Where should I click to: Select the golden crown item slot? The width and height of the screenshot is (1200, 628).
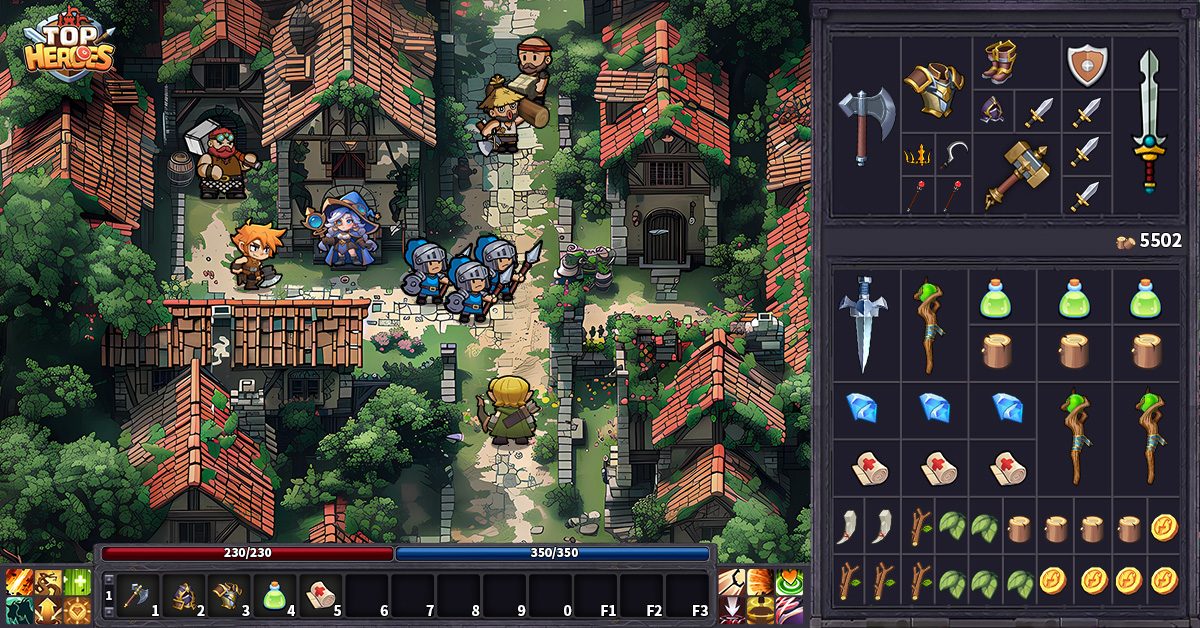coord(918,156)
